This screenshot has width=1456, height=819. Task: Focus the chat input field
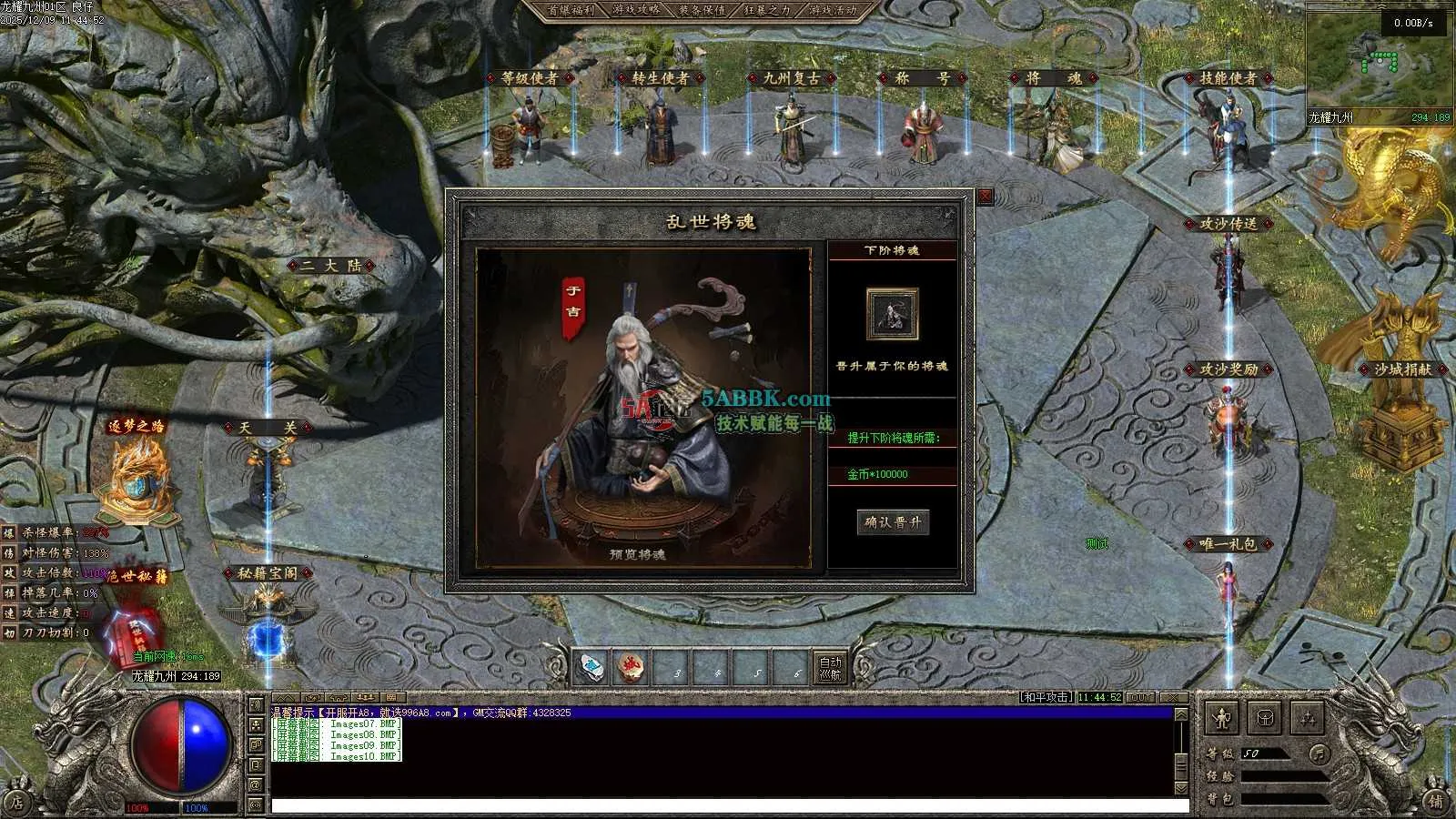pos(728,805)
